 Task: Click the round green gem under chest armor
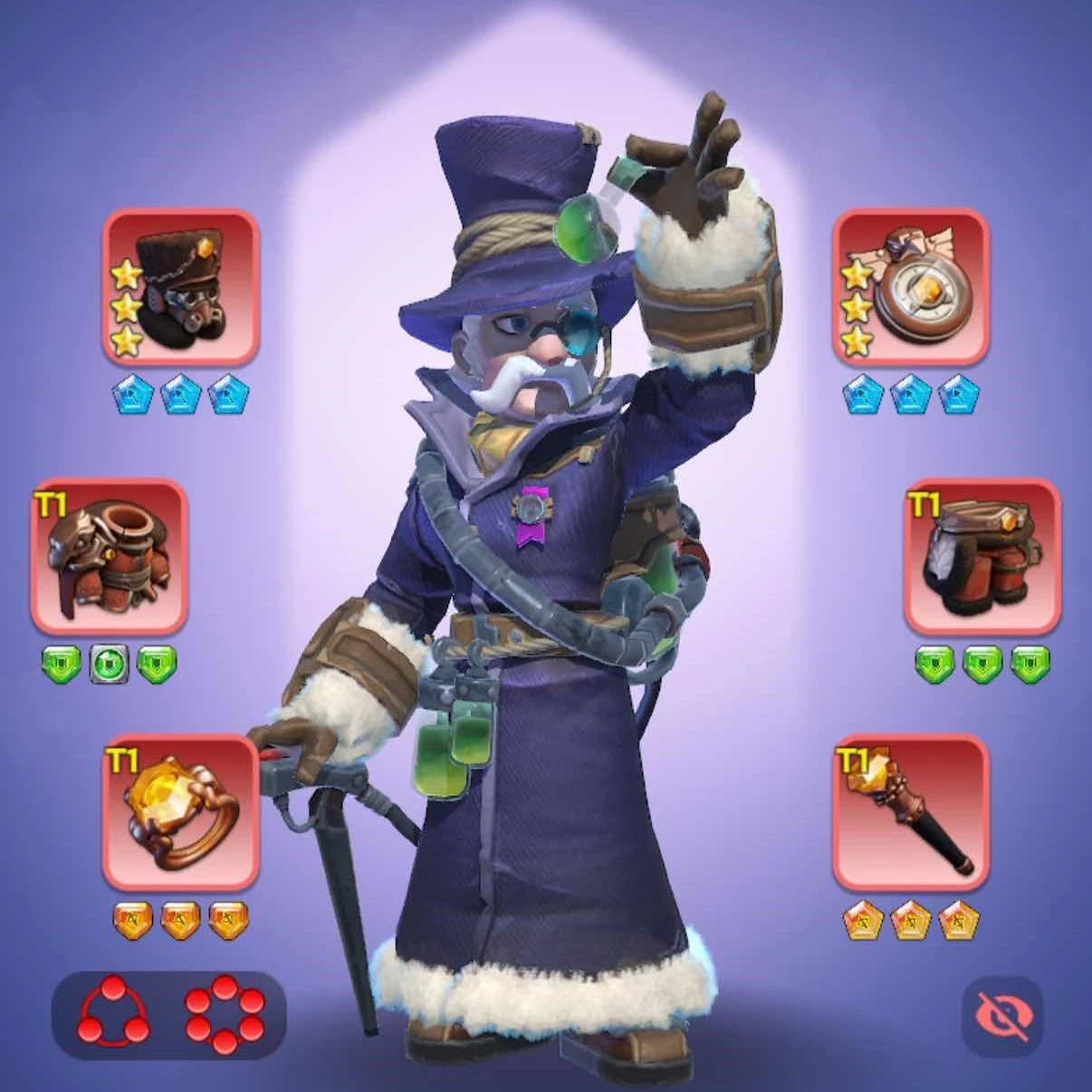pyautogui.click(x=109, y=665)
